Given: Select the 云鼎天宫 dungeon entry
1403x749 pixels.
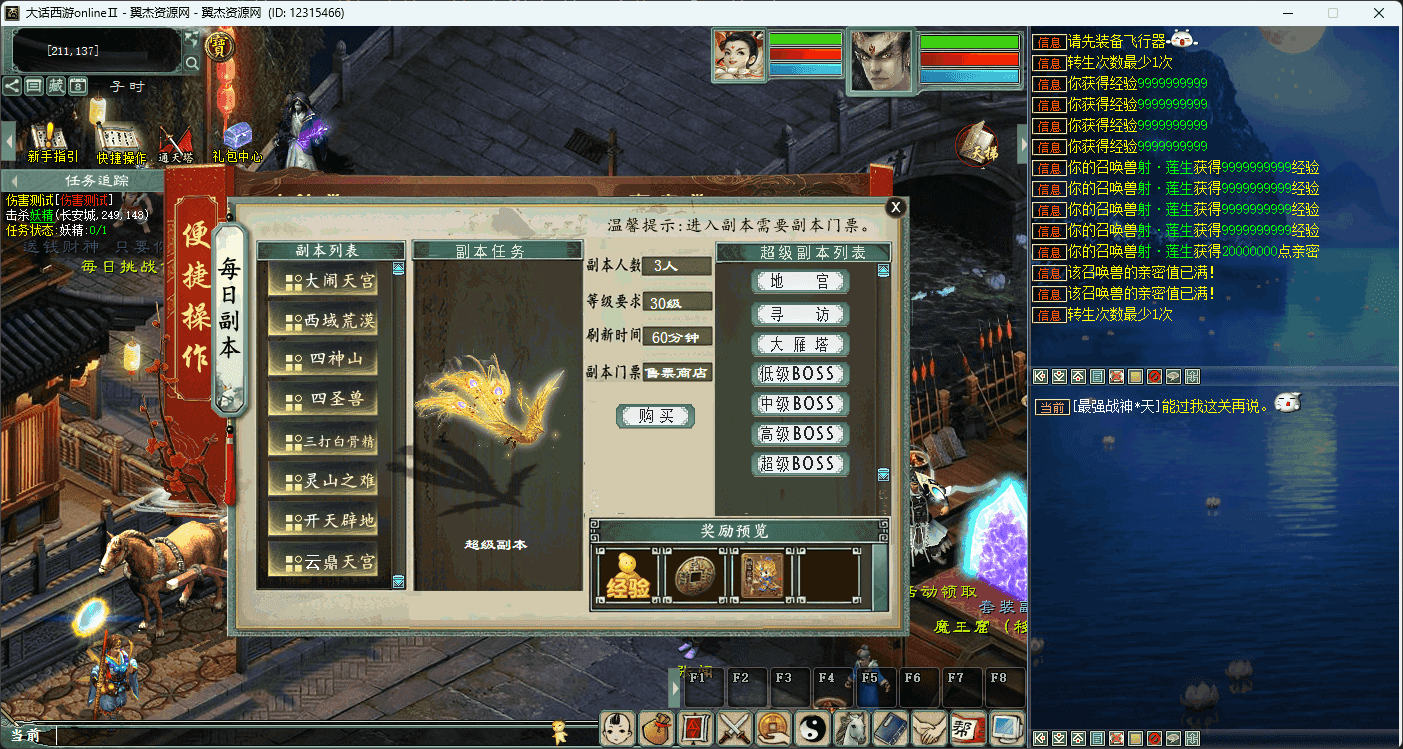Looking at the screenshot, I should coord(323,561).
